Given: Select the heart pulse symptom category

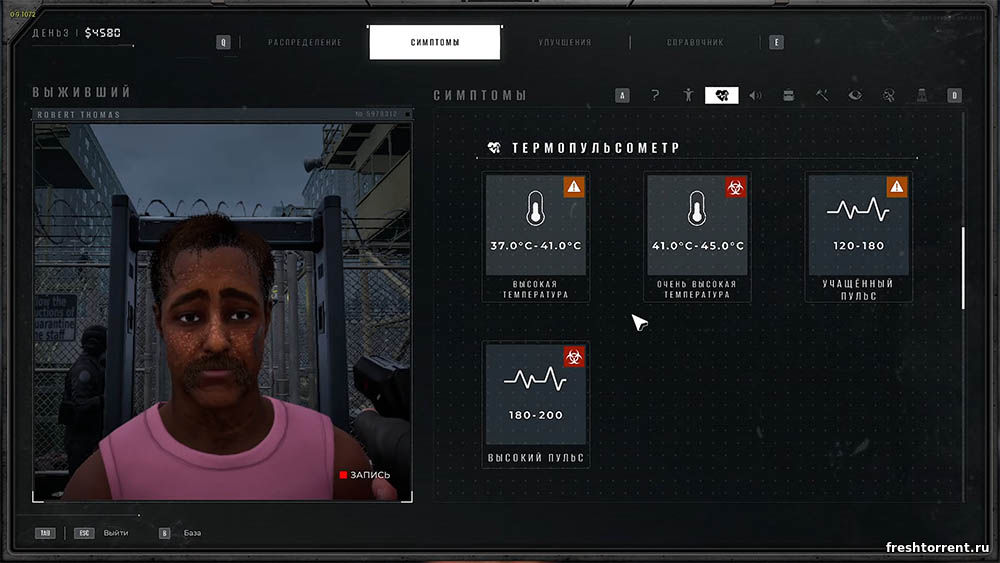Looking at the screenshot, I should pyautogui.click(x=721, y=96).
